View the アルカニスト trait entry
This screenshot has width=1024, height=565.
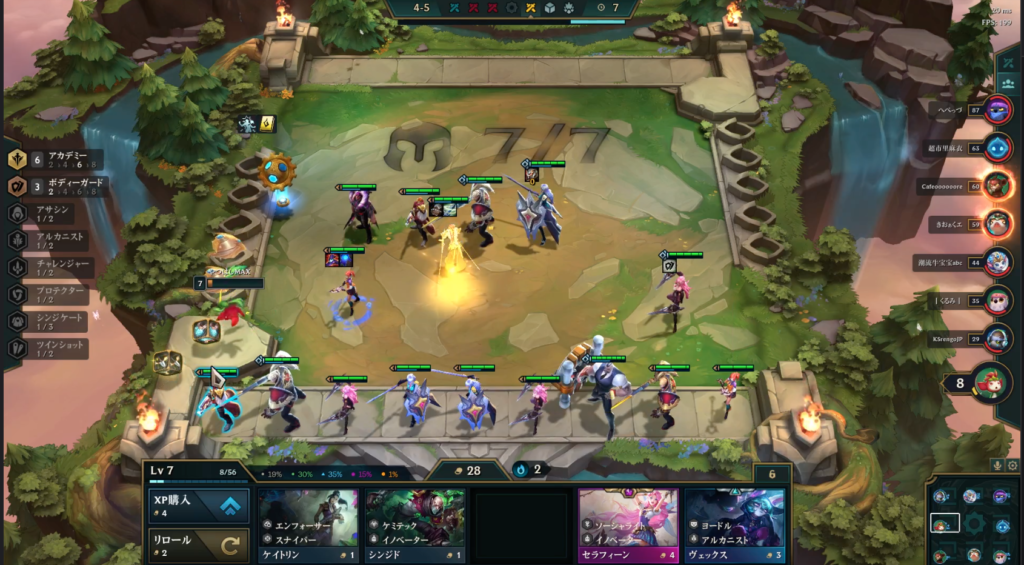tap(50, 240)
